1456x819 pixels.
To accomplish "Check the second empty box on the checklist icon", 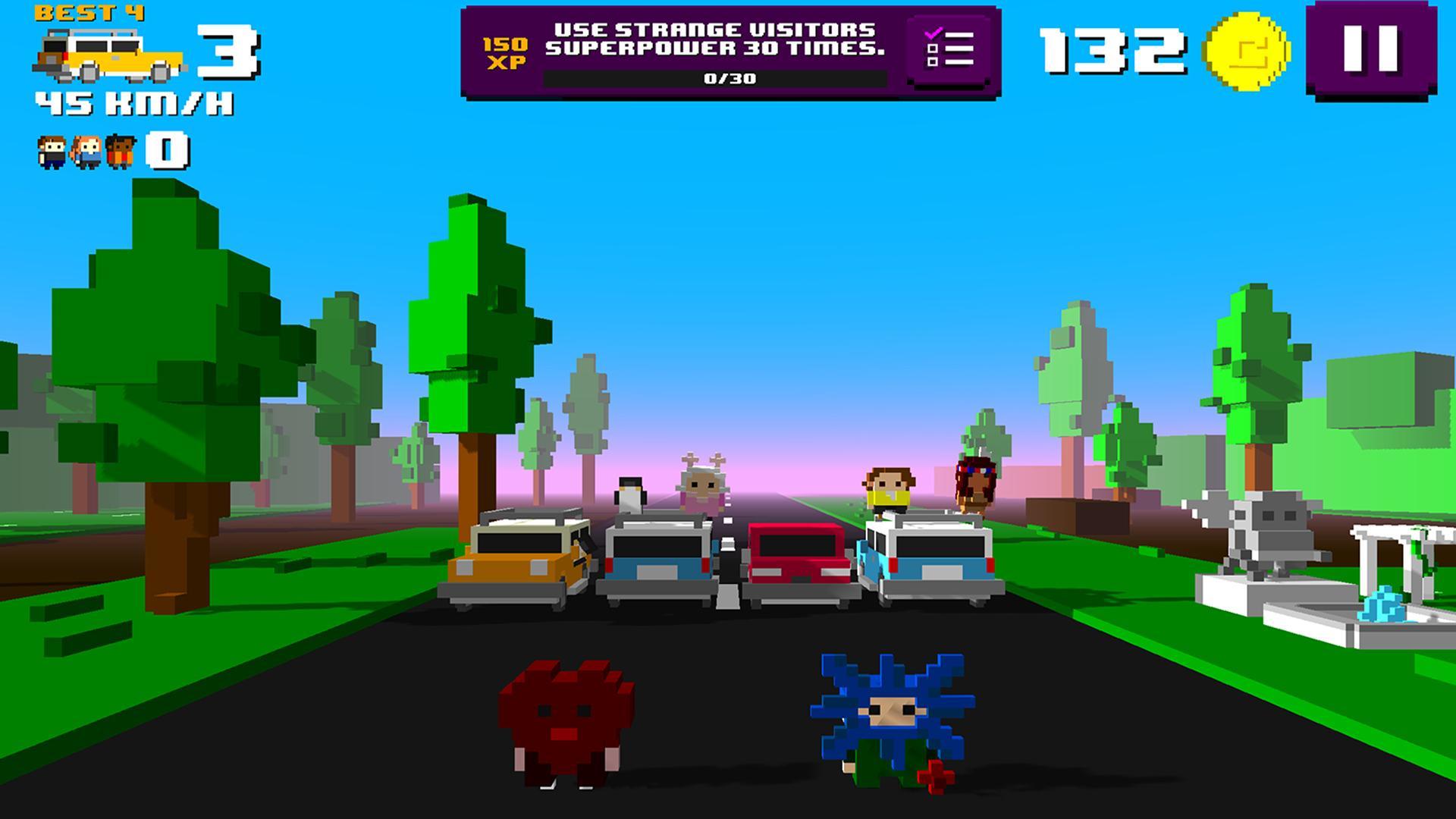I will click(x=933, y=62).
